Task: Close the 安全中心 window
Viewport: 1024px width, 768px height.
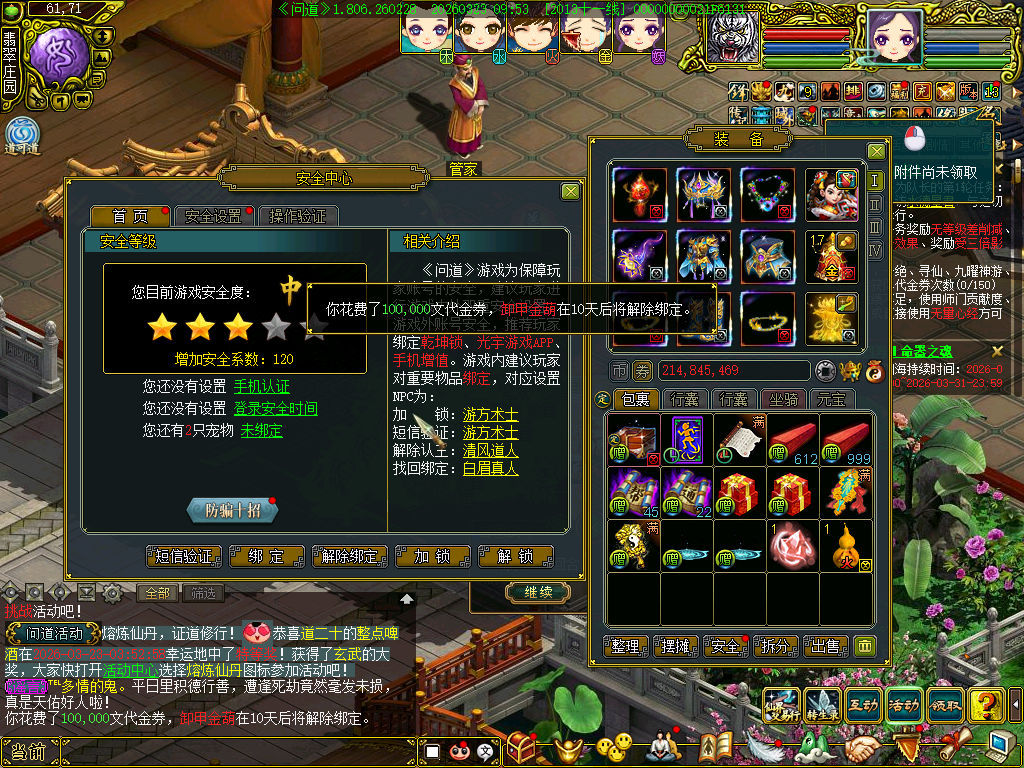Action: click(x=570, y=191)
